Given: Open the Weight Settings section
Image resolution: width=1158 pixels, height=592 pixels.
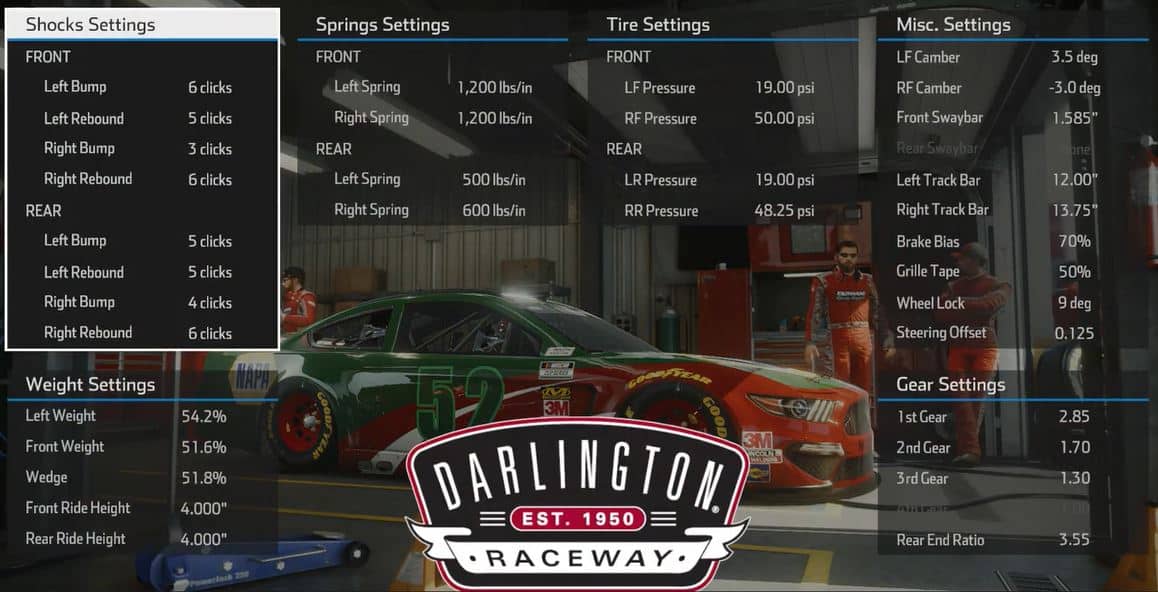Looking at the screenshot, I should point(90,384).
